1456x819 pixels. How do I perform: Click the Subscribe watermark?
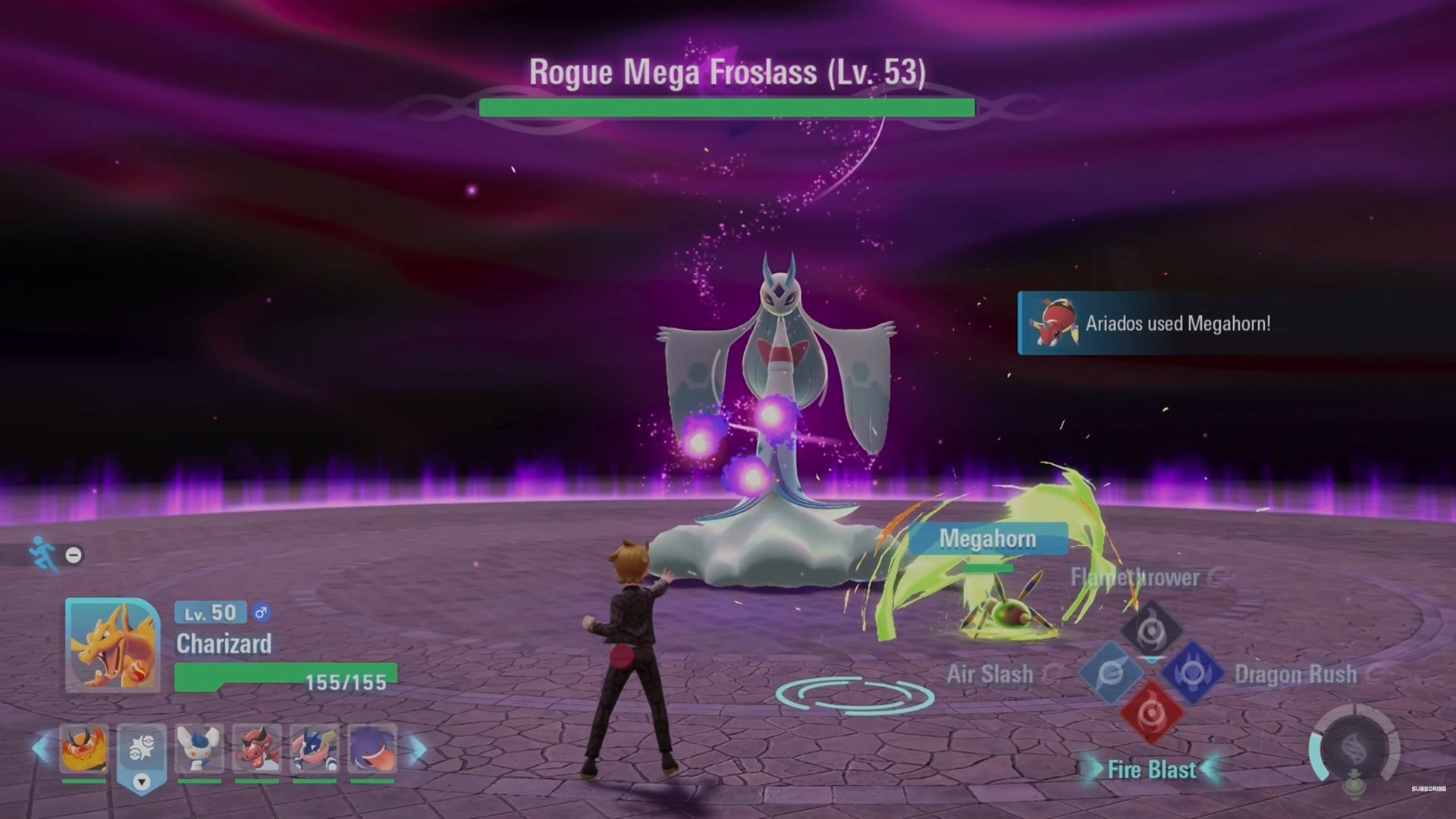coord(1428,789)
